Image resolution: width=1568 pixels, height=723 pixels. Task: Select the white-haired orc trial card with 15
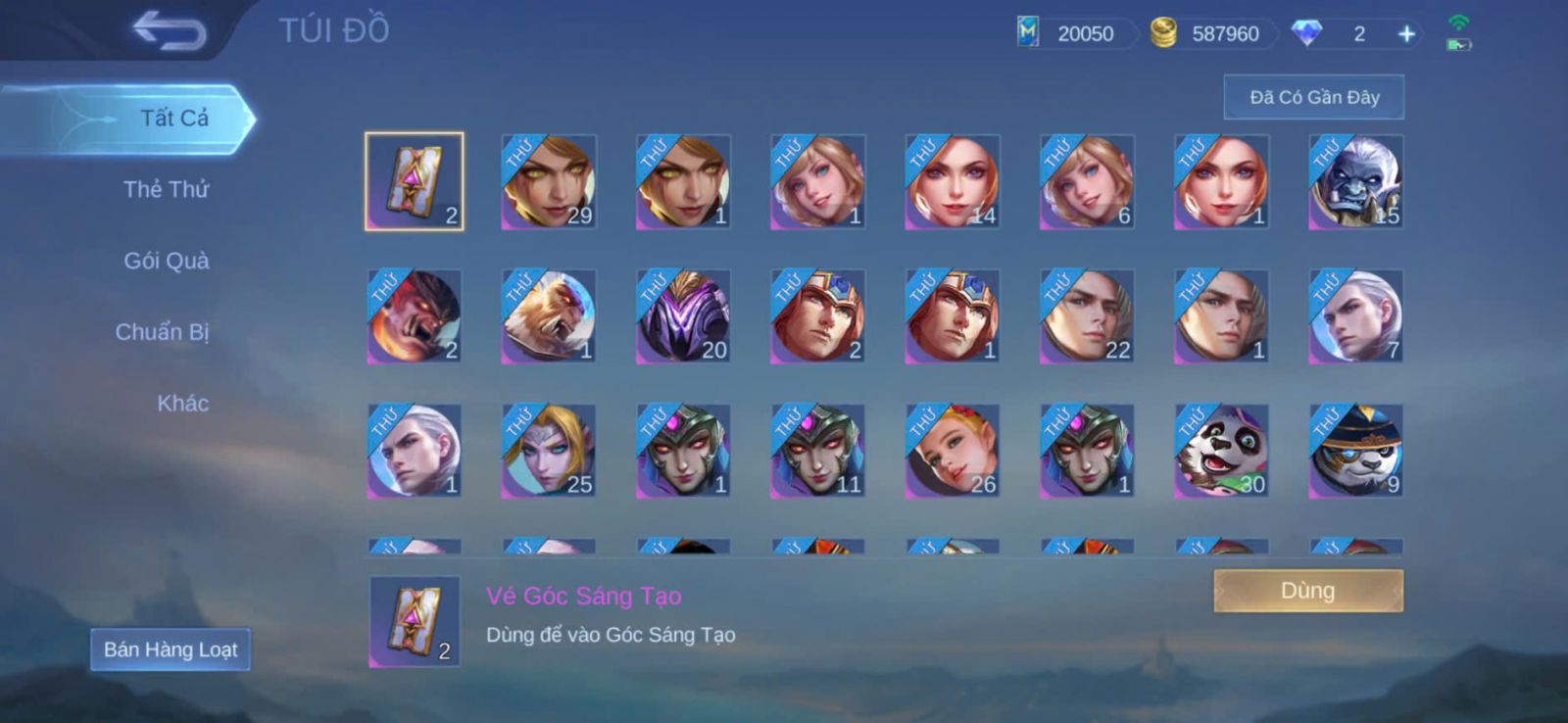tap(1356, 182)
